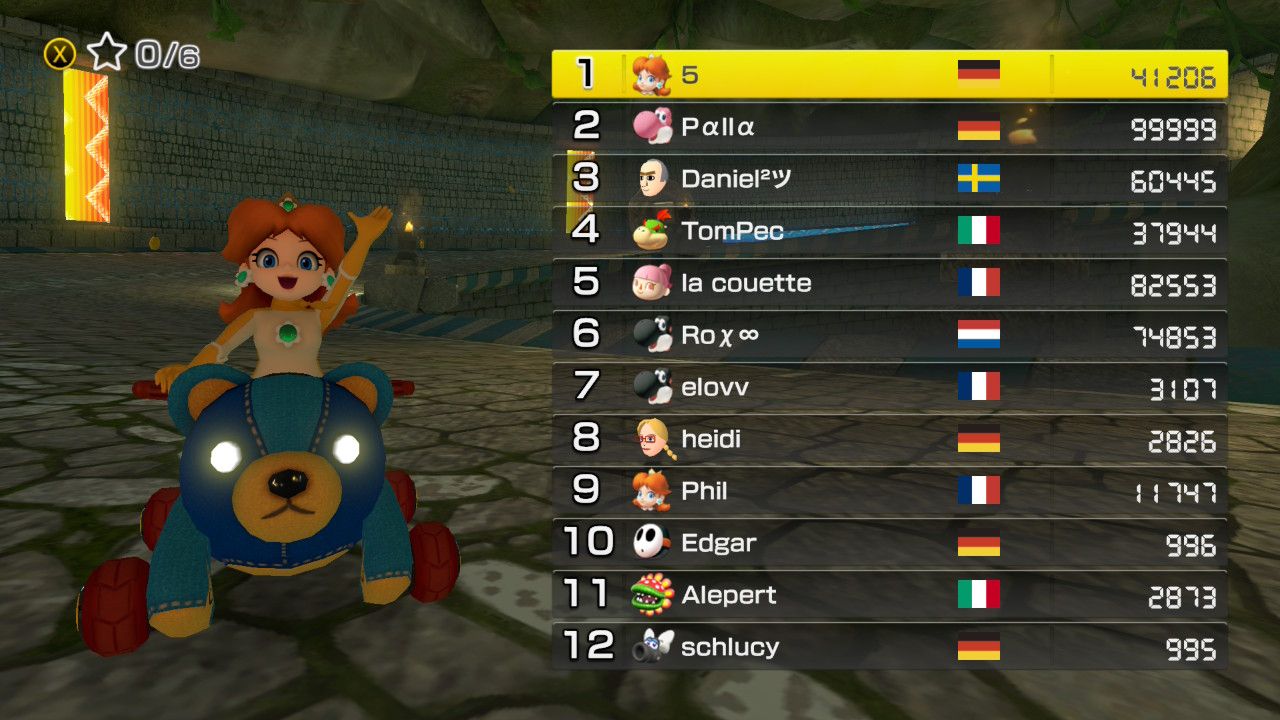Click the star favorites counter icon
Screen dimensions: 1280x720
pos(106,53)
